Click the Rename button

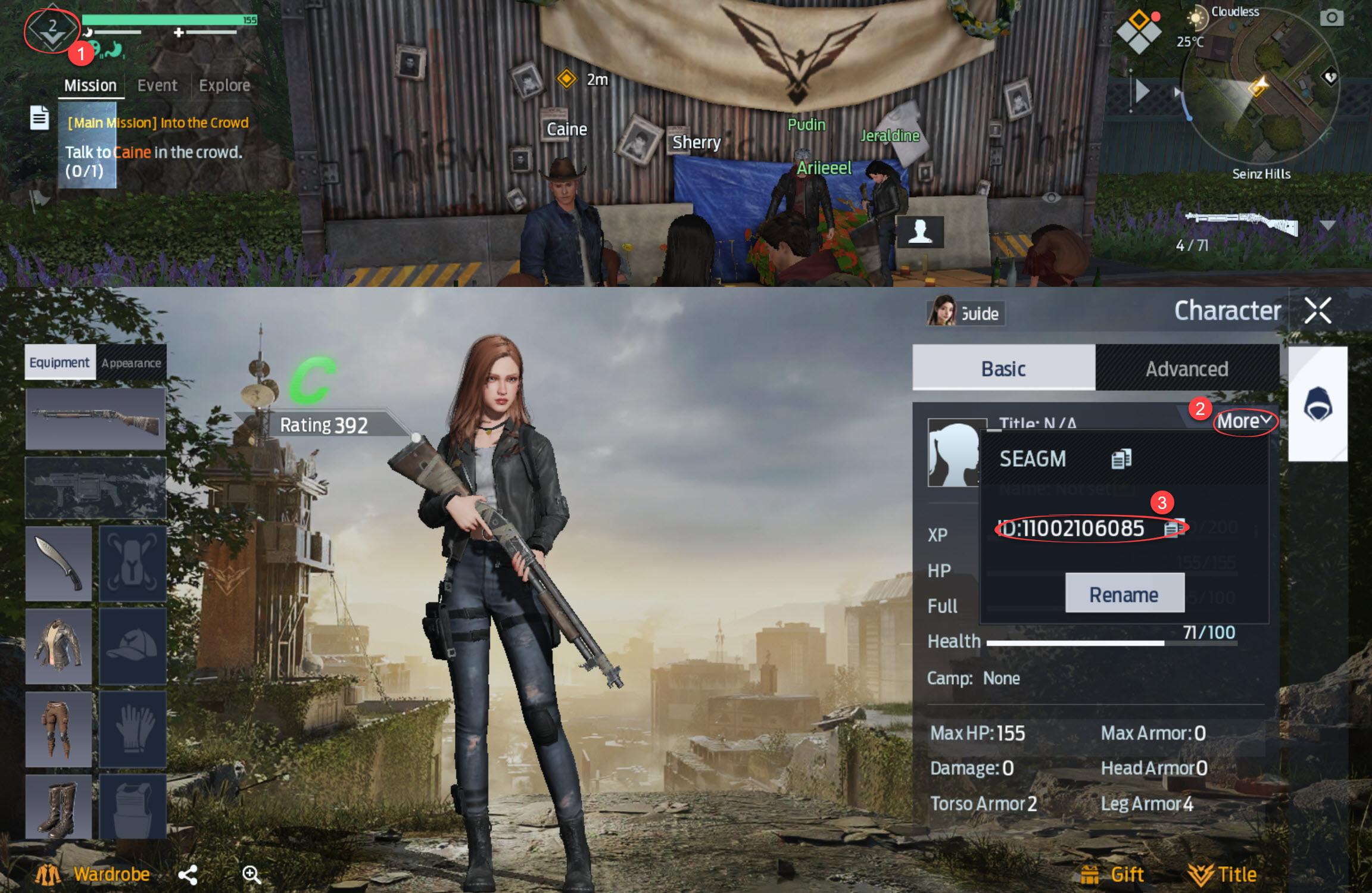(x=1124, y=594)
